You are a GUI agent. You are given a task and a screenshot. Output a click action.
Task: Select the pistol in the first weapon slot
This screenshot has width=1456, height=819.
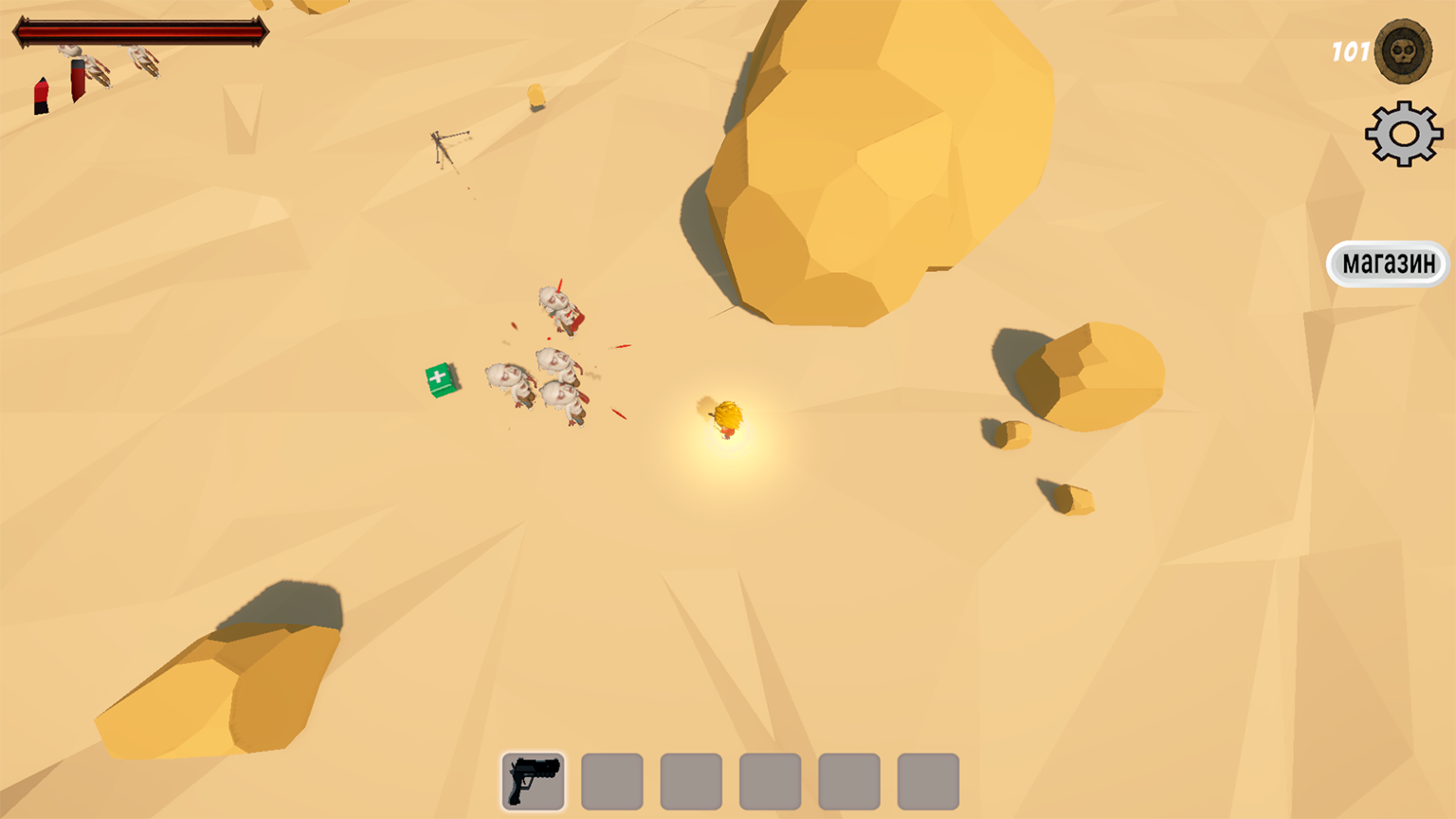click(x=533, y=781)
